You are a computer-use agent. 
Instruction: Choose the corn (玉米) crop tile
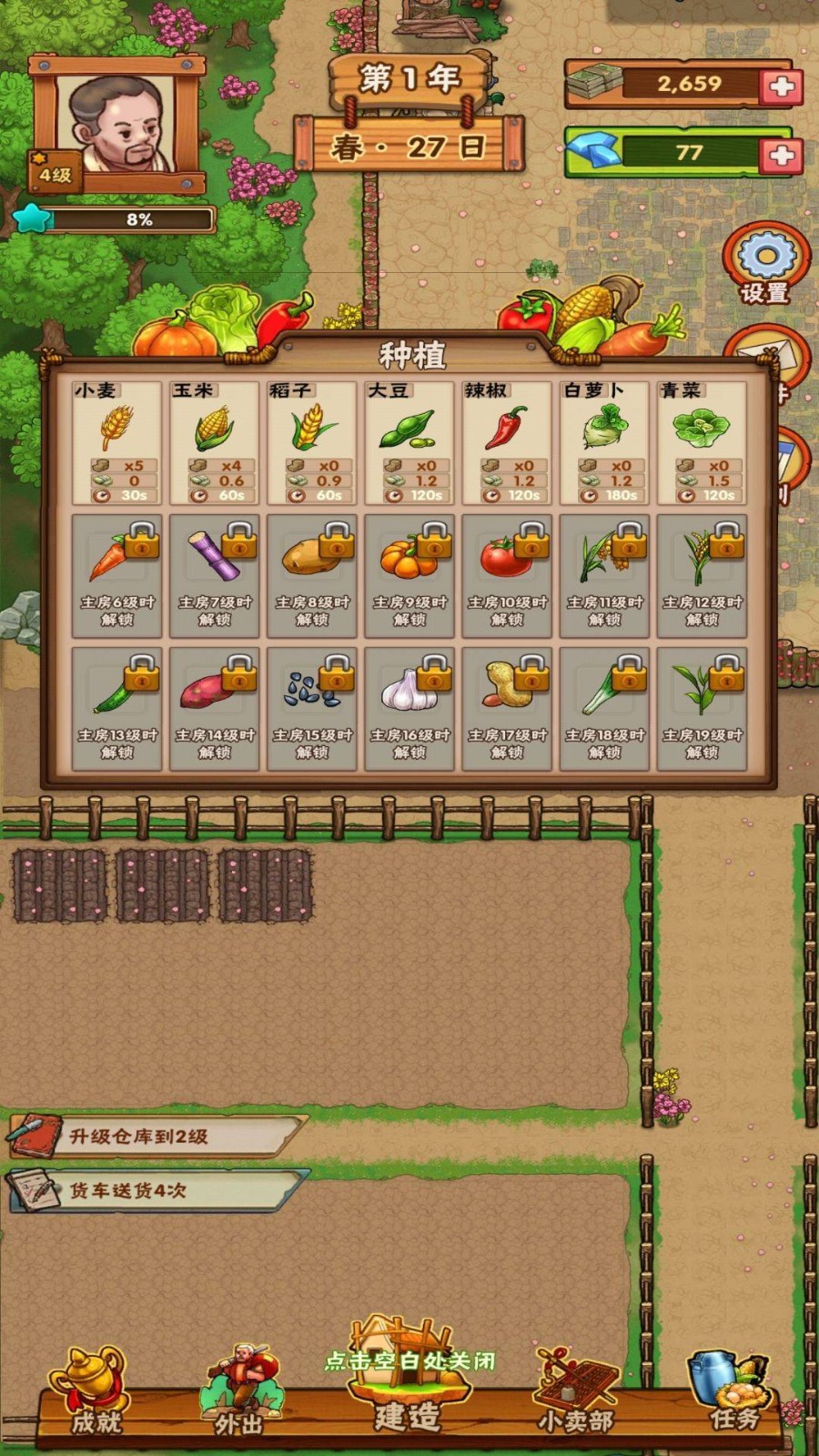(x=214, y=442)
